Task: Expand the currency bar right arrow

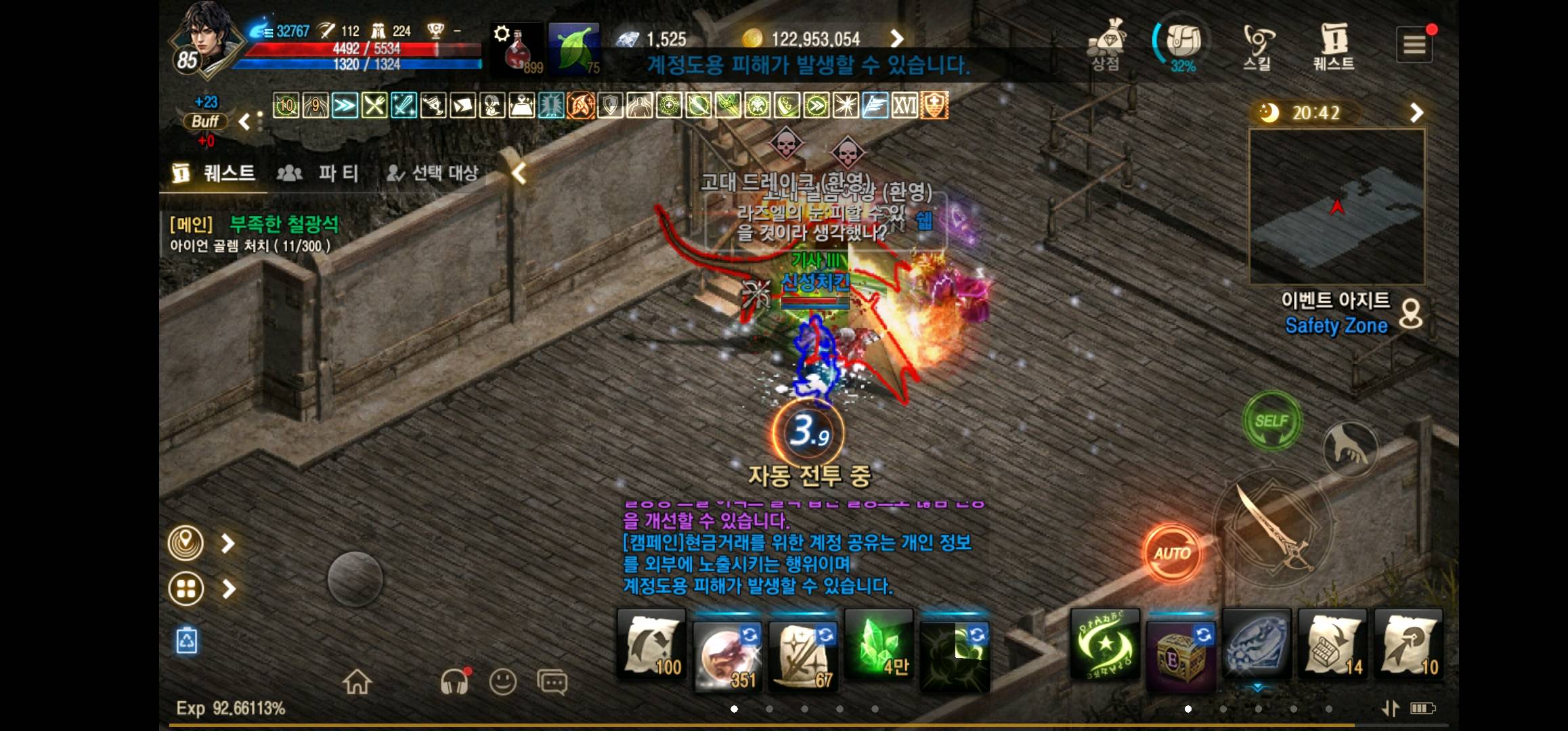Action: (x=898, y=39)
